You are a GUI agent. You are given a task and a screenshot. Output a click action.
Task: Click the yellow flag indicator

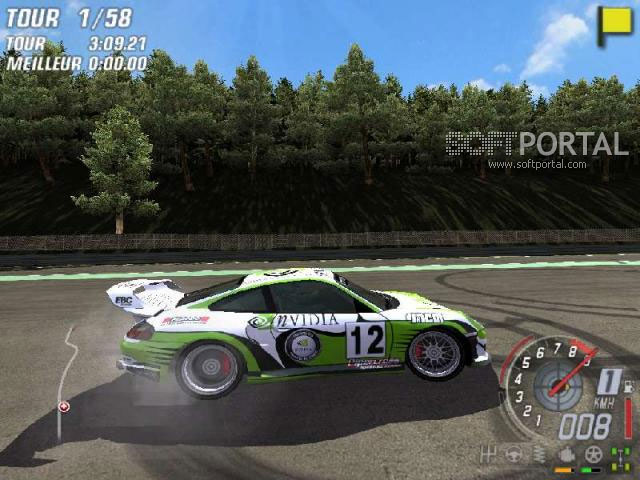614,25
